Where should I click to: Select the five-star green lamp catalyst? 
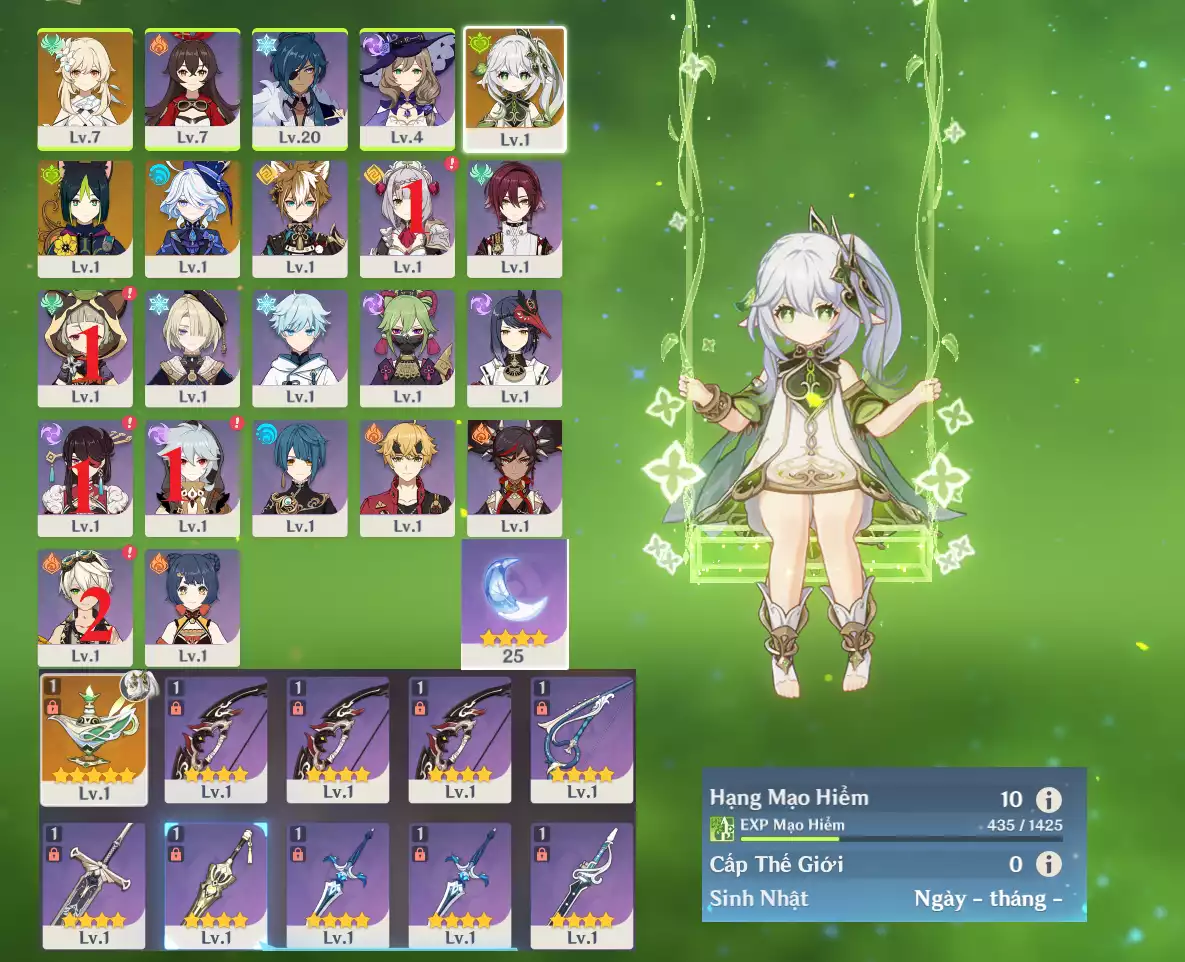(x=94, y=740)
